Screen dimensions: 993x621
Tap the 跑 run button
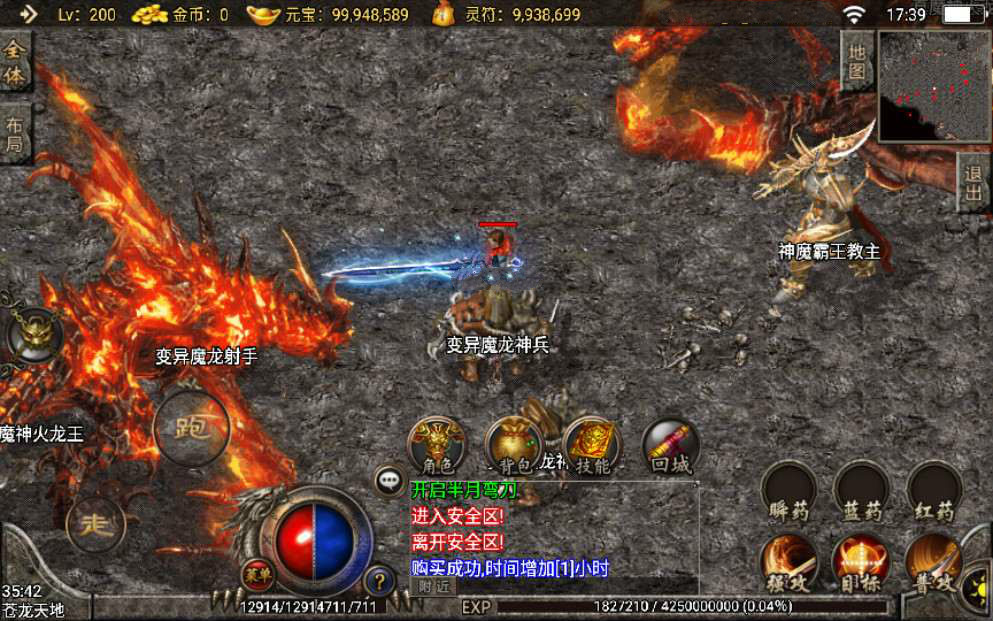click(191, 428)
